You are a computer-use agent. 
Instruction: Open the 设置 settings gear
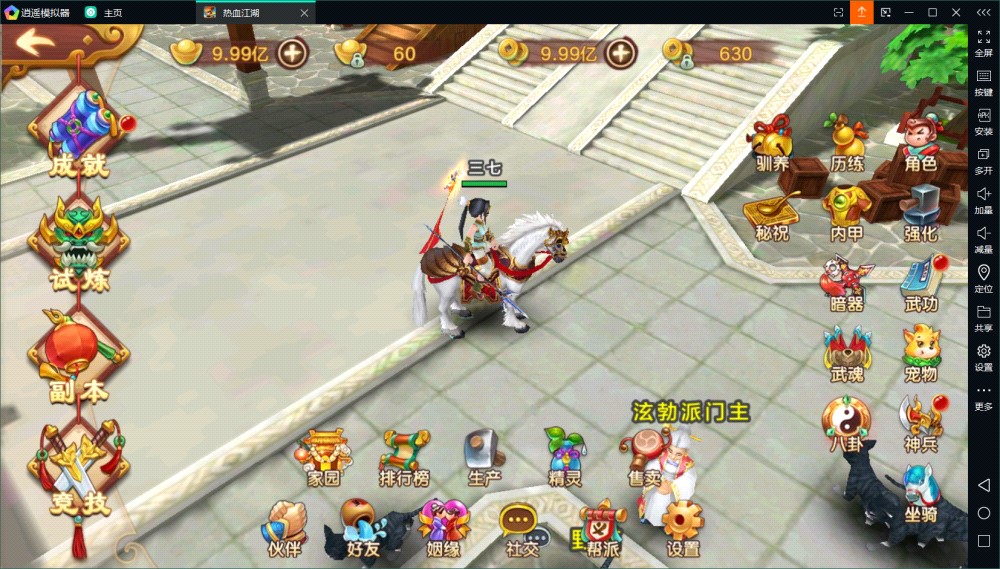click(683, 528)
